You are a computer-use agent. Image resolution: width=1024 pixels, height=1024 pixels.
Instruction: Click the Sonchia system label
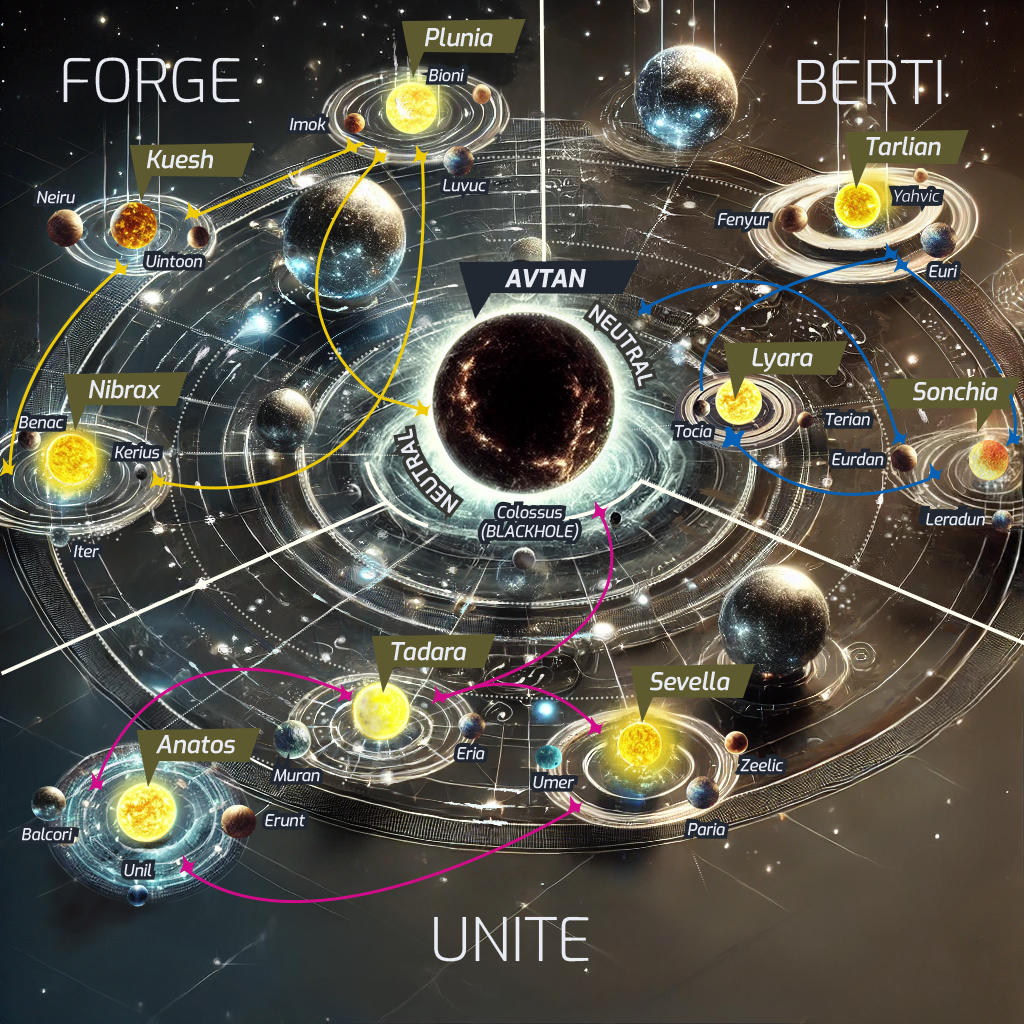(954, 392)
